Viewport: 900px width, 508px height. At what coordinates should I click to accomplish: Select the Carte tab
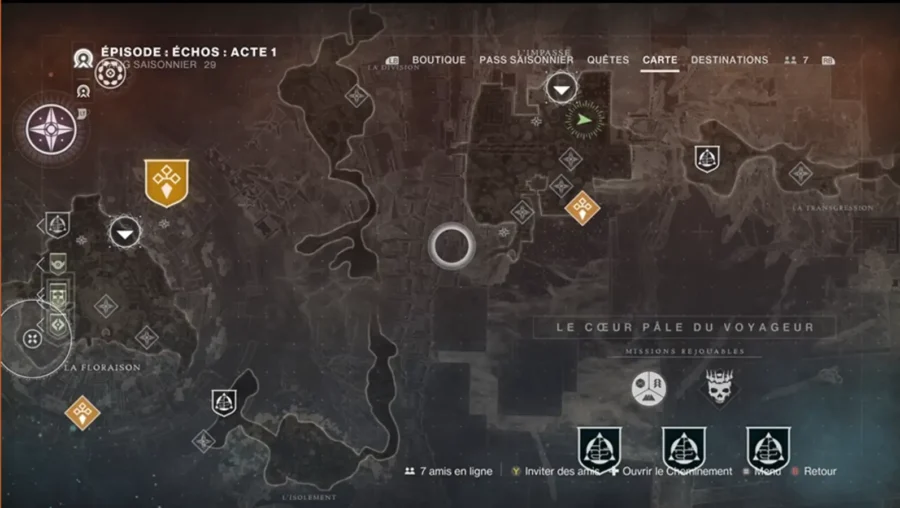[x=660, y=60]
